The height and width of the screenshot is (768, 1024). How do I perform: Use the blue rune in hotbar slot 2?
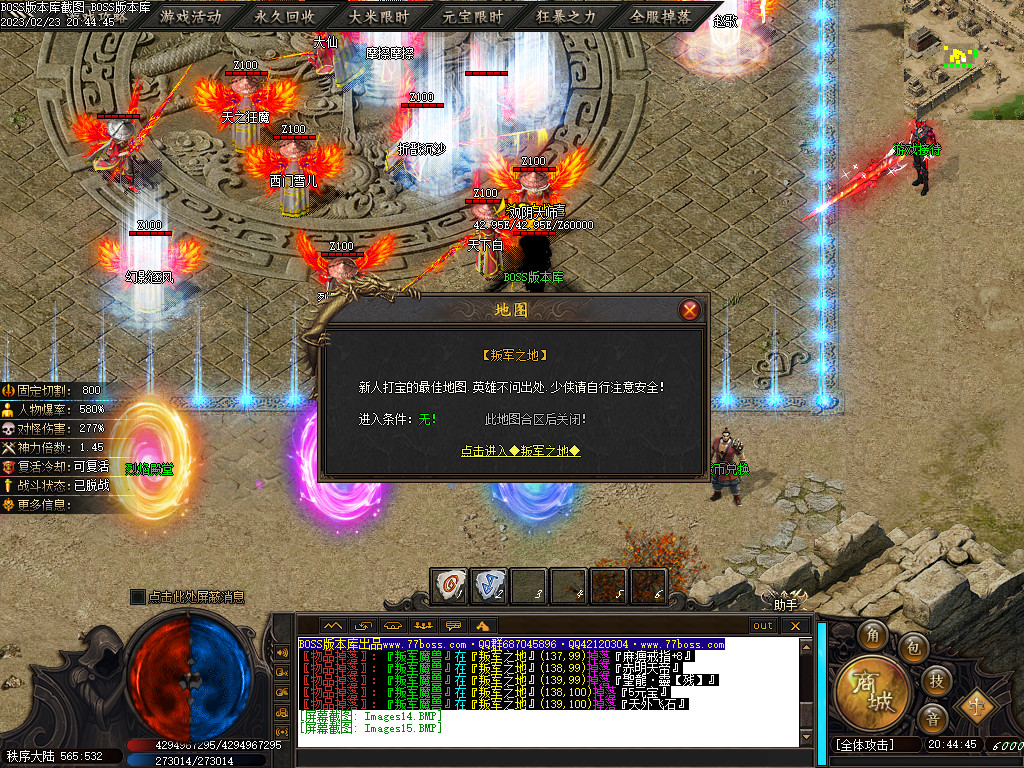488,586
